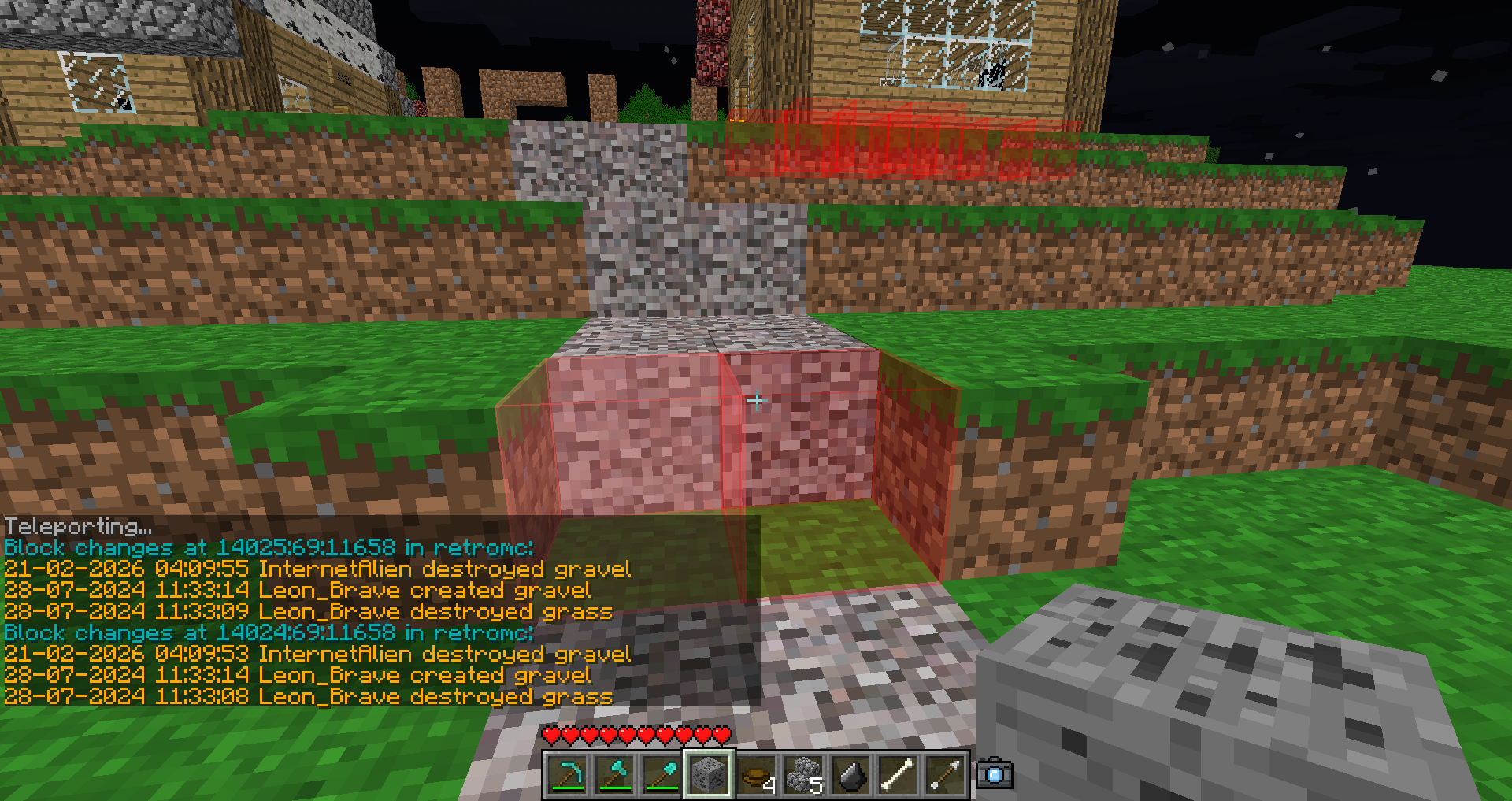Choose the diamond axe in the hotbar
The image size is (1512, 801).
pyautogui.click(x=615, y=775)
